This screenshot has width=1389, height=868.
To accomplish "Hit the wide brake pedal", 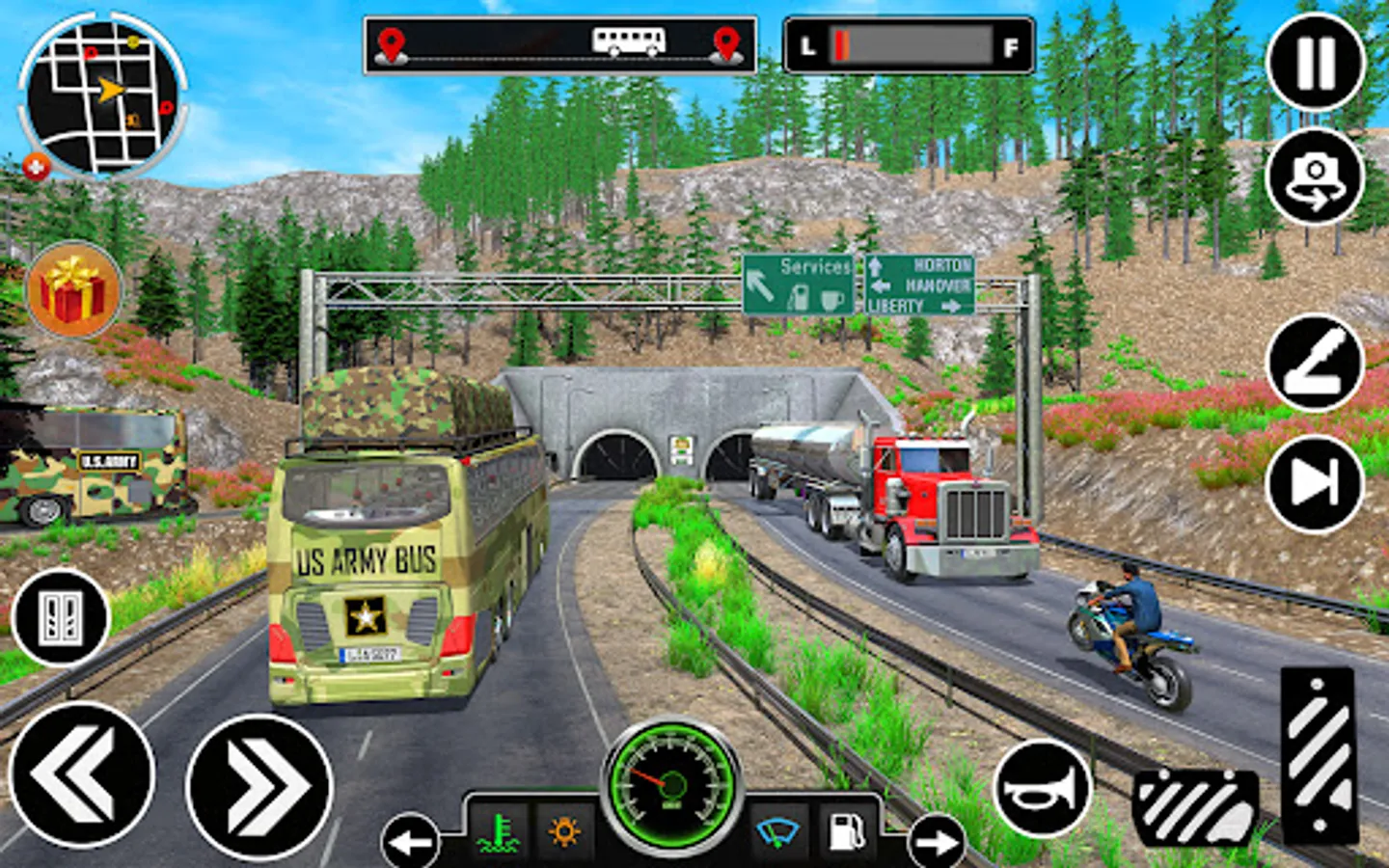I will [x=1196, y=807].
